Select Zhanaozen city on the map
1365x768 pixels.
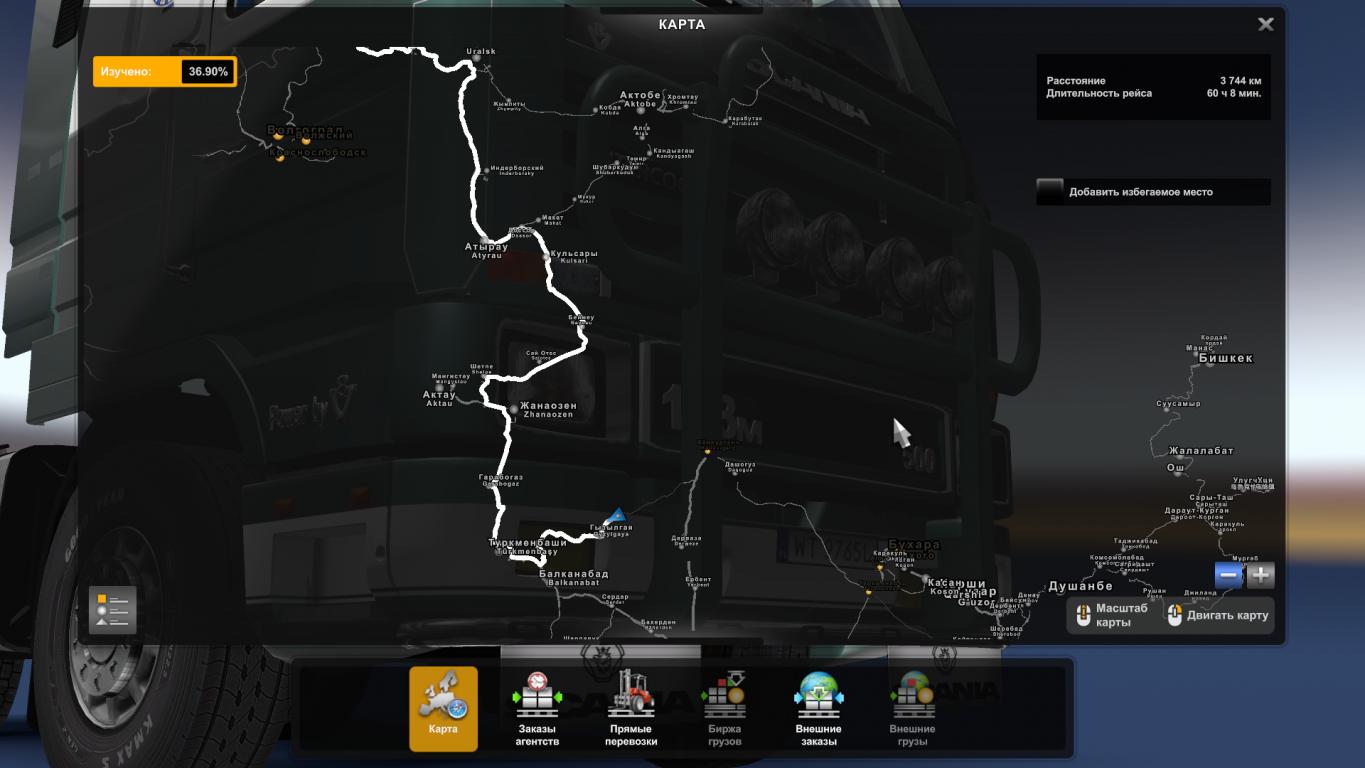click(x=546, y=410)
